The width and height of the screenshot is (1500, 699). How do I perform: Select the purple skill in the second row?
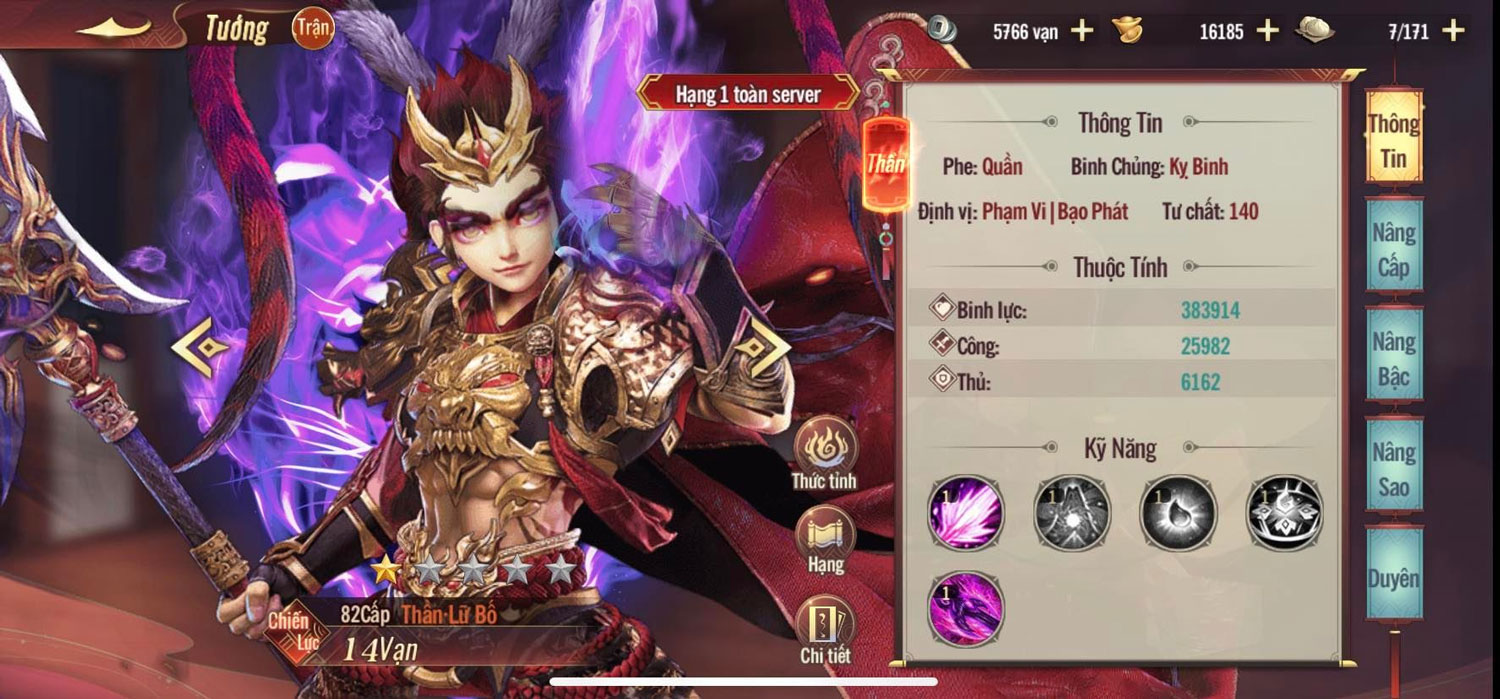(965, 606)
